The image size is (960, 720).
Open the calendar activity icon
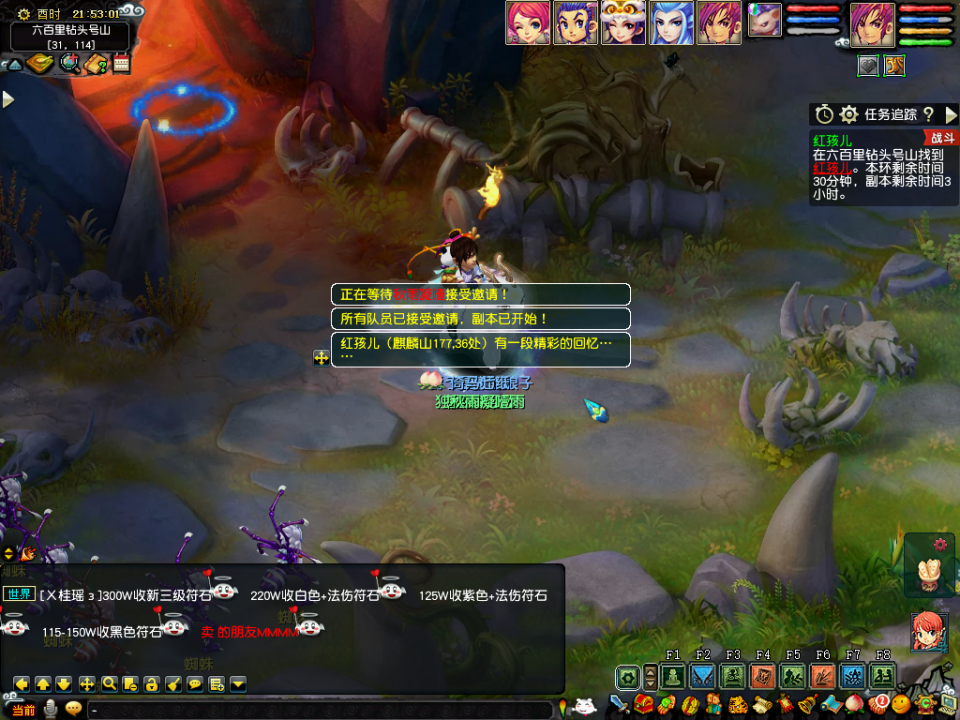click(122, 64)
